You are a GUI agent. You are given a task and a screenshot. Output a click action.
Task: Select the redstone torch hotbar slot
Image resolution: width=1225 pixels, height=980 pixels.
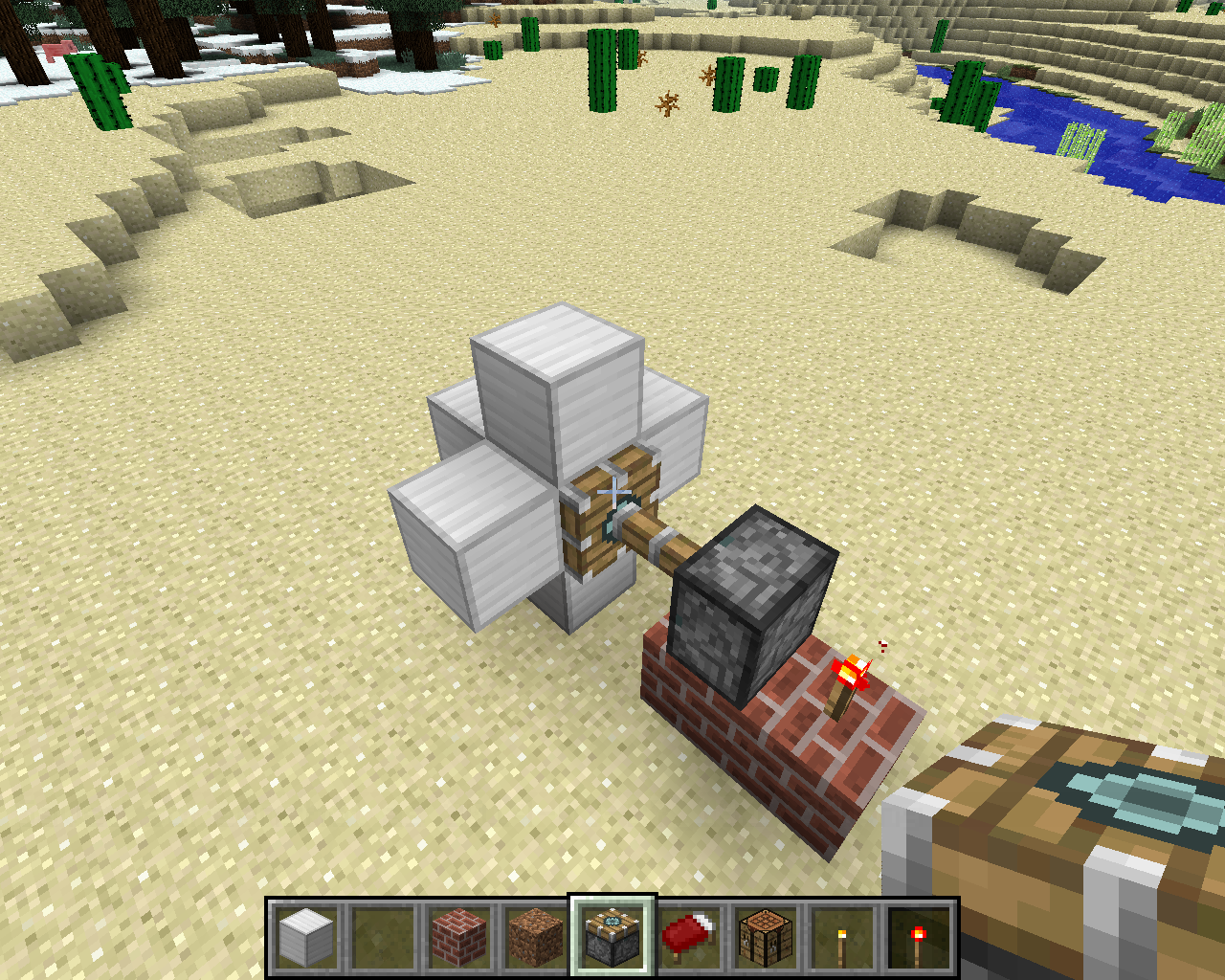[x=919, y=936]
